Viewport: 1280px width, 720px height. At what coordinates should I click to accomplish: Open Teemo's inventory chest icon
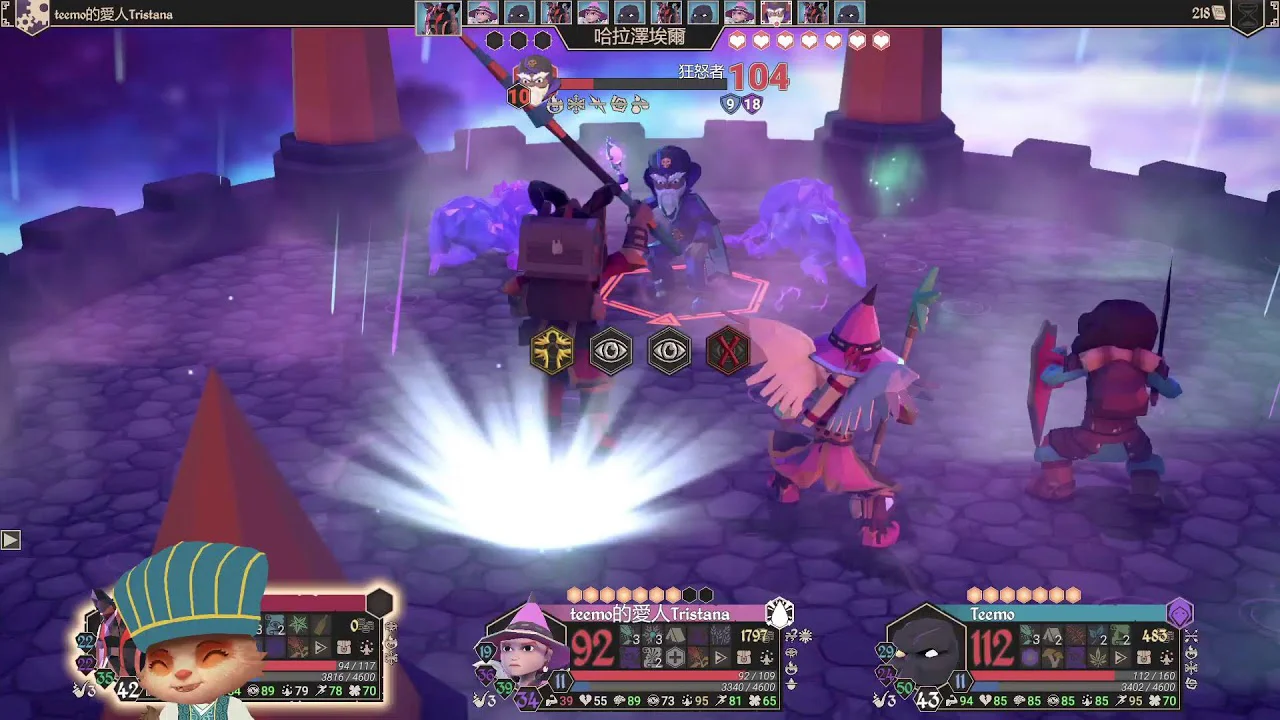pos(1145,658)
